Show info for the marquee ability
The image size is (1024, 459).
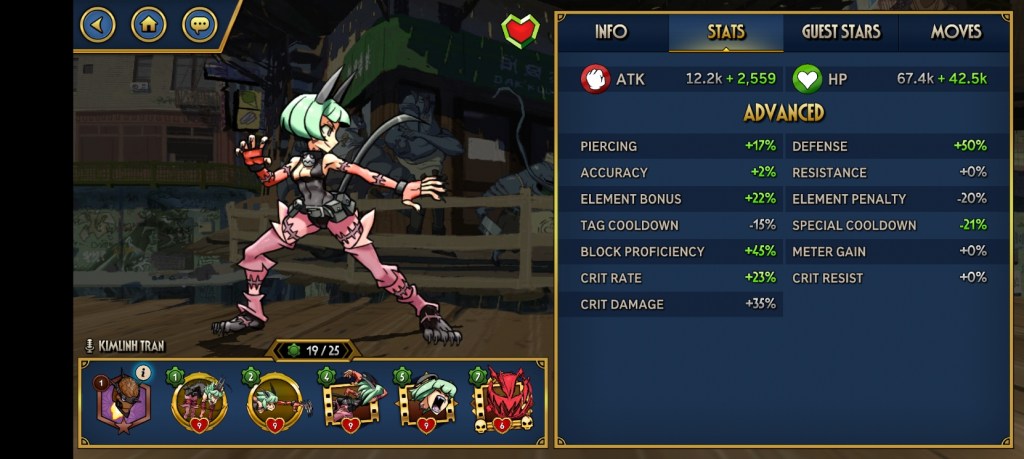coord(143,373)
